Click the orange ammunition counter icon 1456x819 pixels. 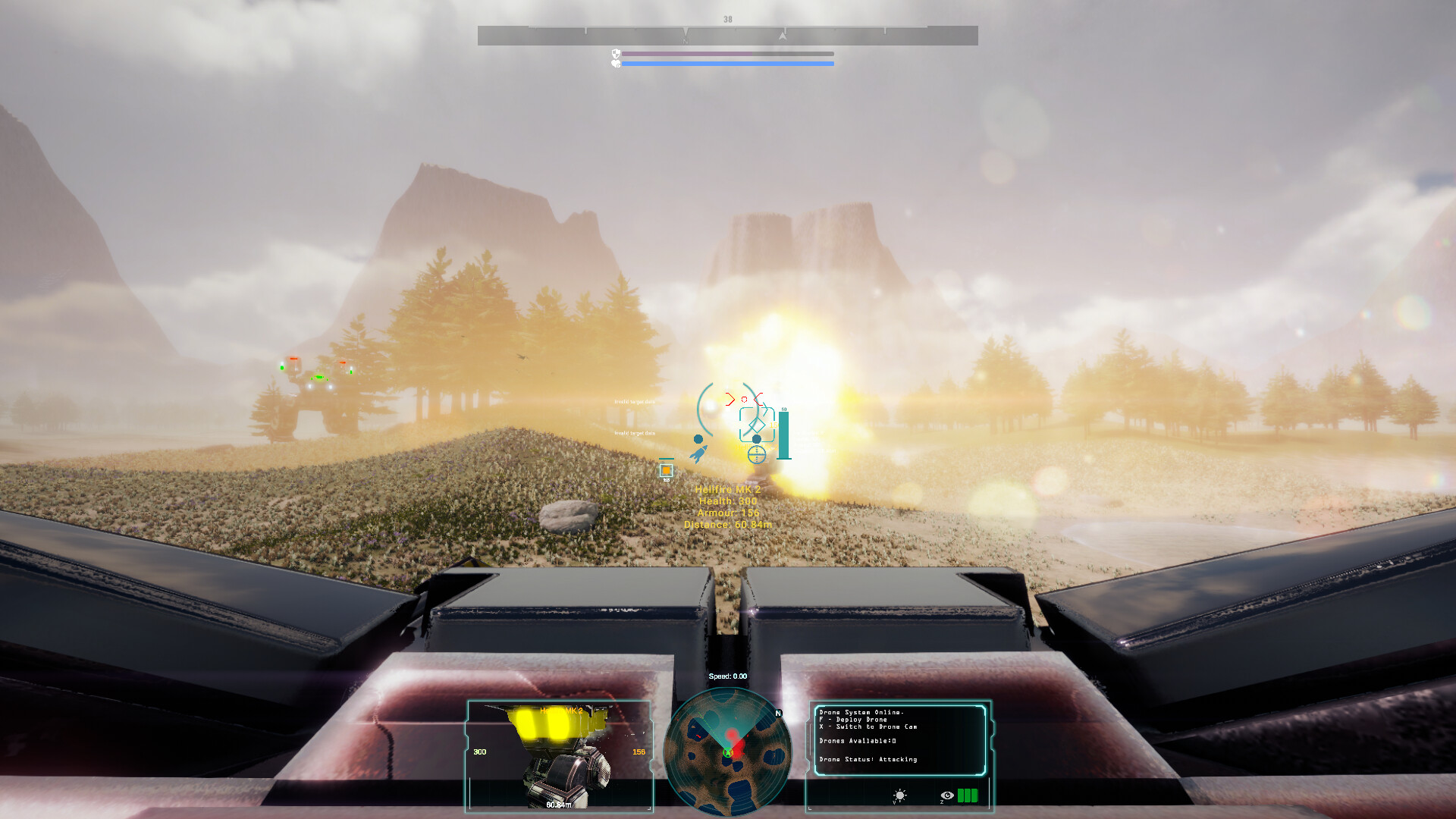click(x=666, y=470)
